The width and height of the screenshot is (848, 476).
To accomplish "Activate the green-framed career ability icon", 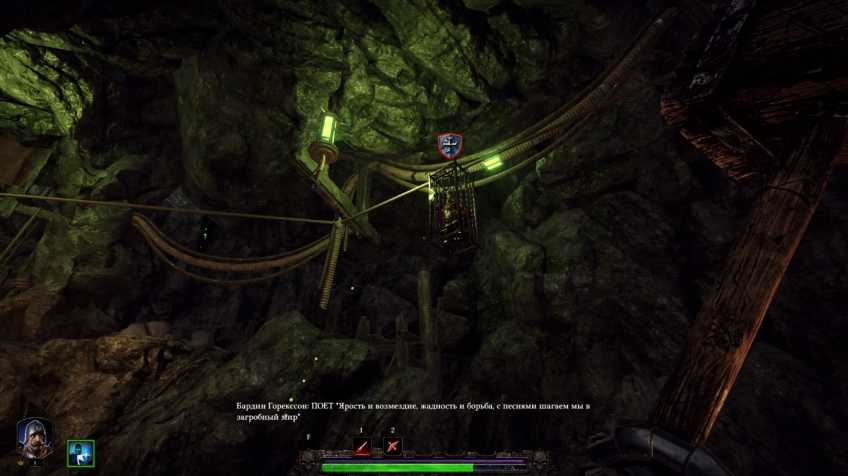I will click(80, 452).
